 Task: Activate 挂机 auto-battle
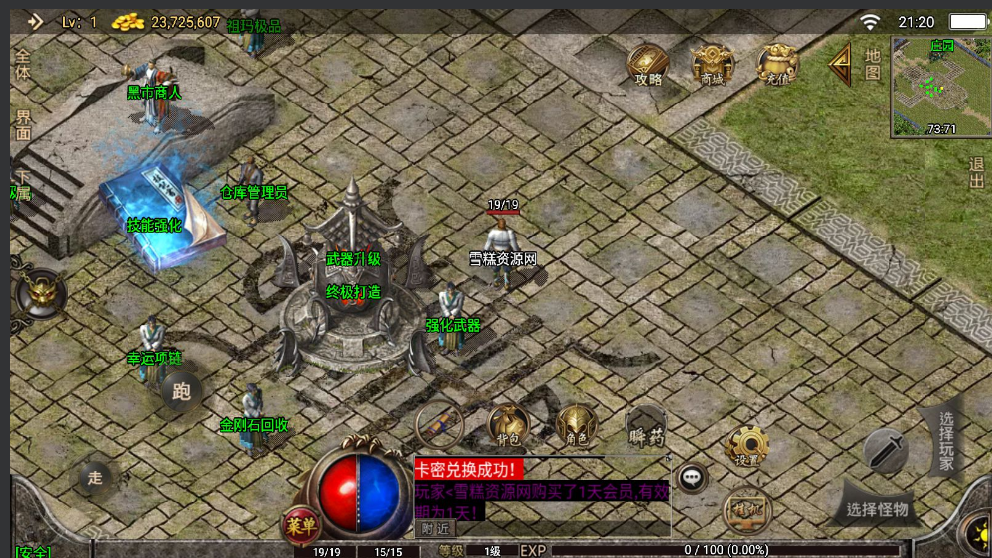click(746, 508)
